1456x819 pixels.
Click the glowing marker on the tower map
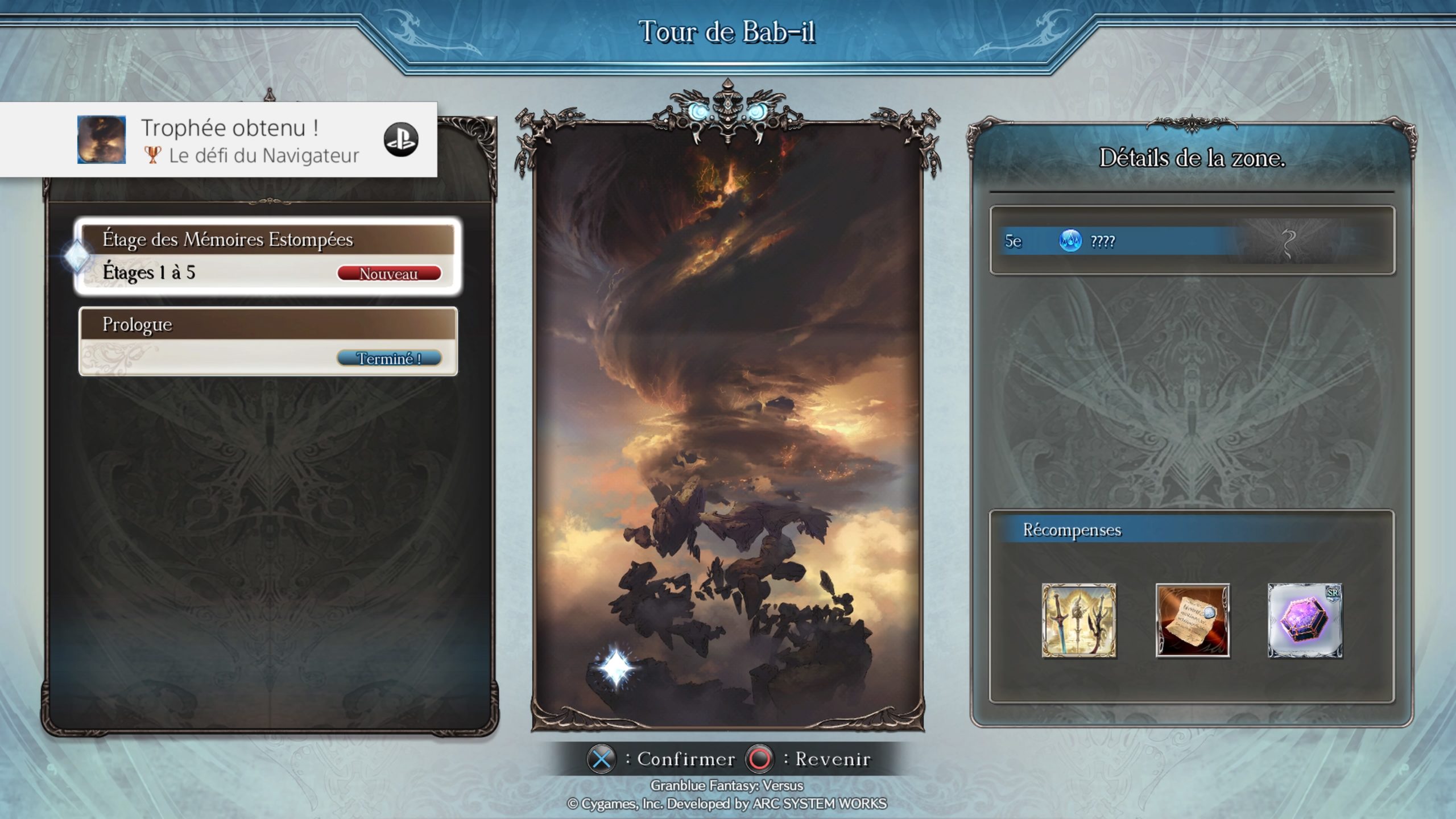point(615,667)
